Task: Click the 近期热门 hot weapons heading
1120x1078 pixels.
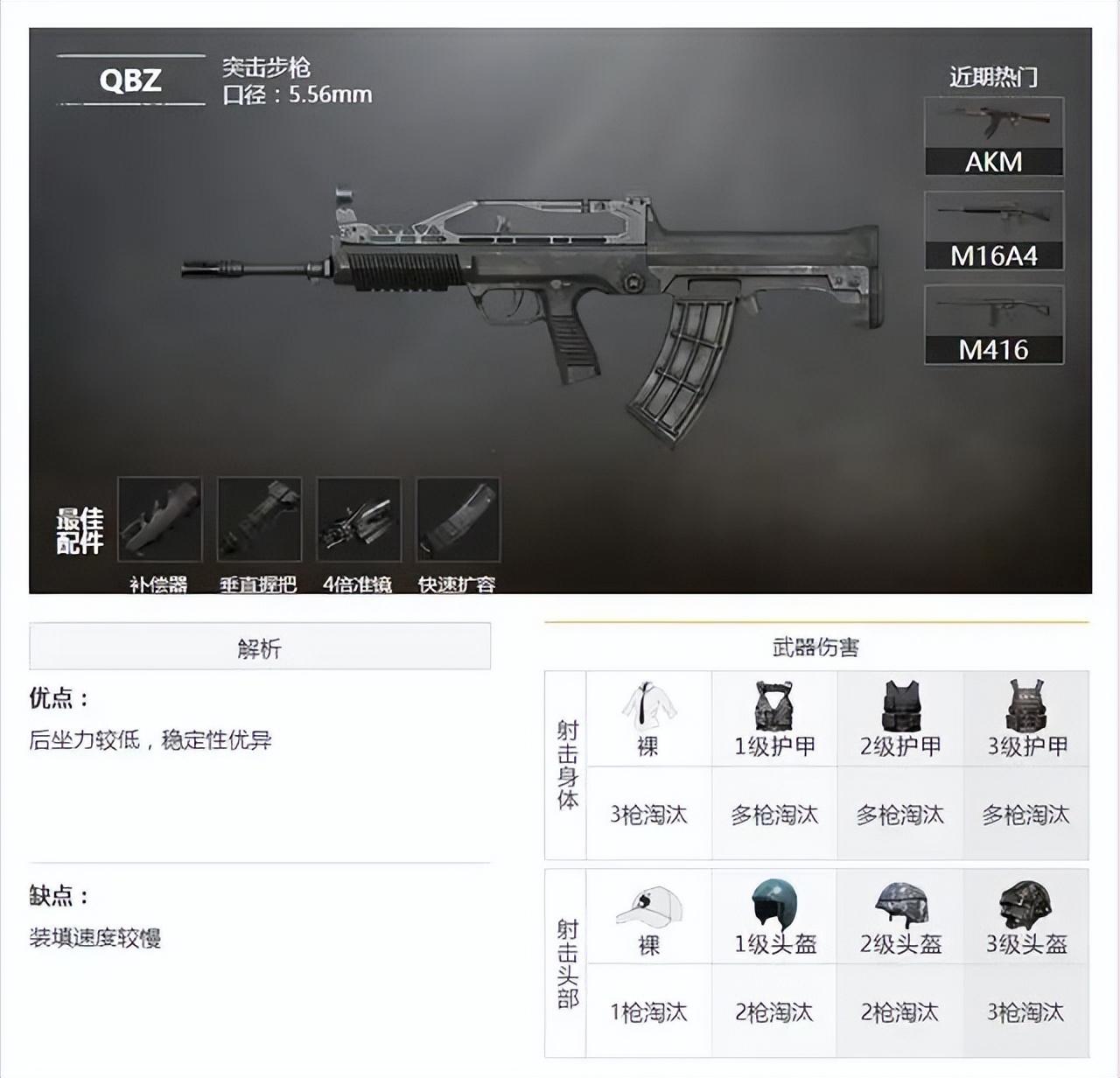Action: coord(995,76)
